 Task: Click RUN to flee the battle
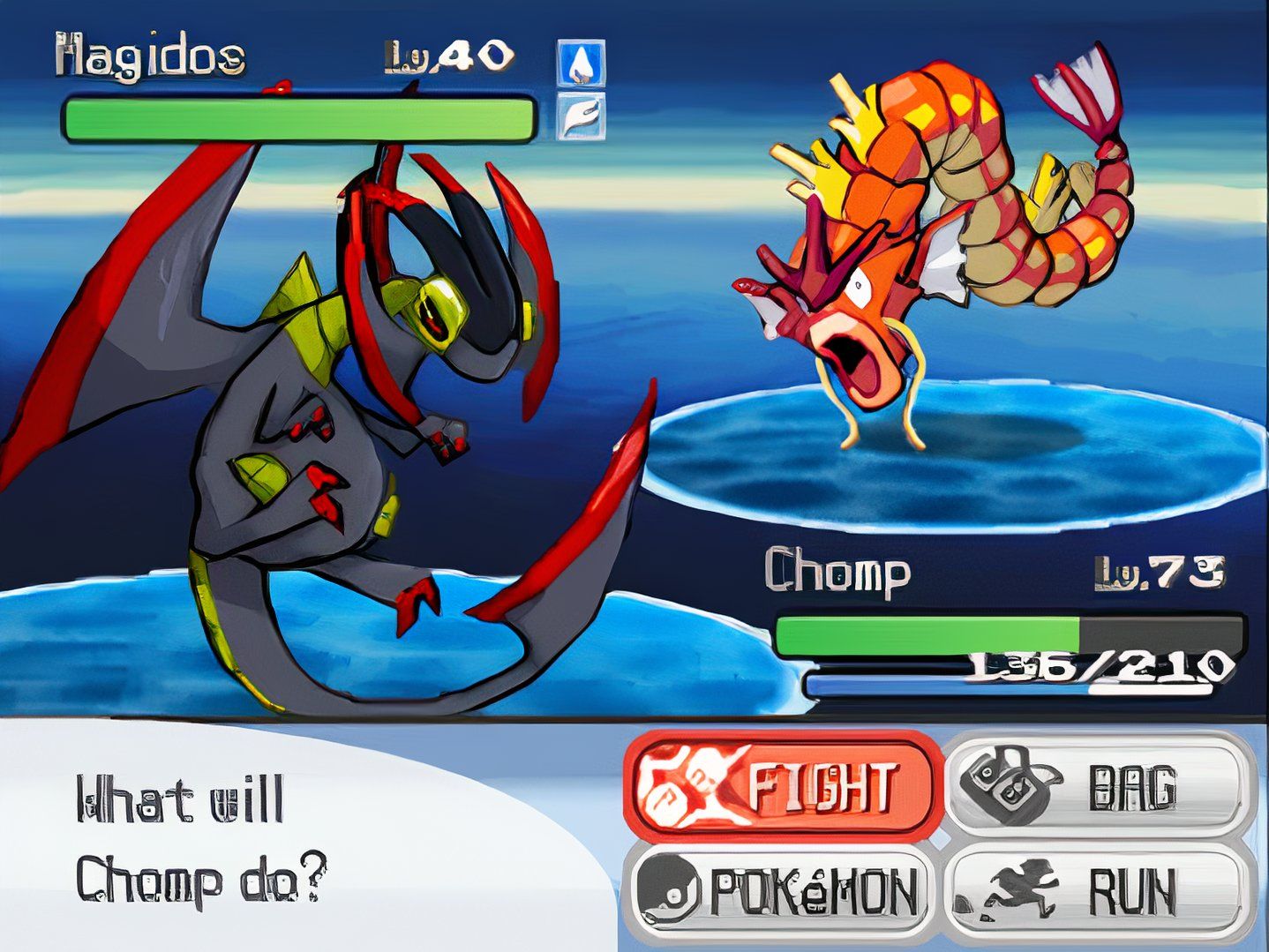point(1100,892)
